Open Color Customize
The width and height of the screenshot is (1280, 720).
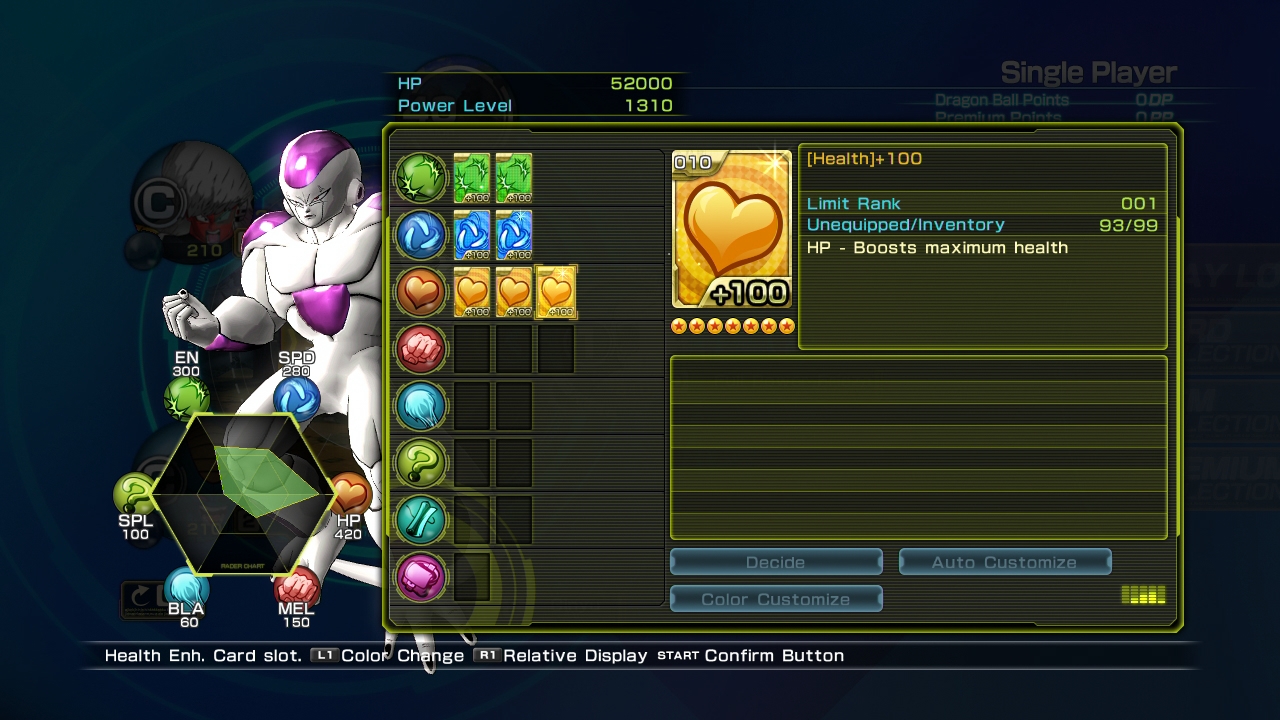pyautogui.click(x=775, y=599)
